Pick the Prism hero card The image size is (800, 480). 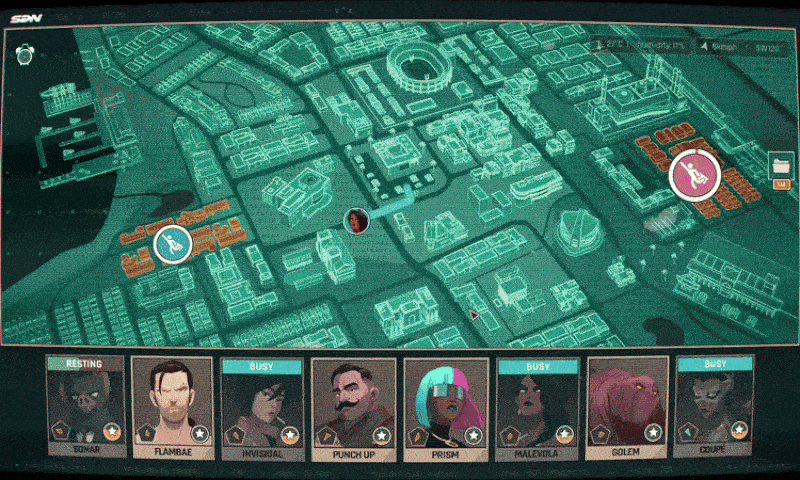pos(446,406)
